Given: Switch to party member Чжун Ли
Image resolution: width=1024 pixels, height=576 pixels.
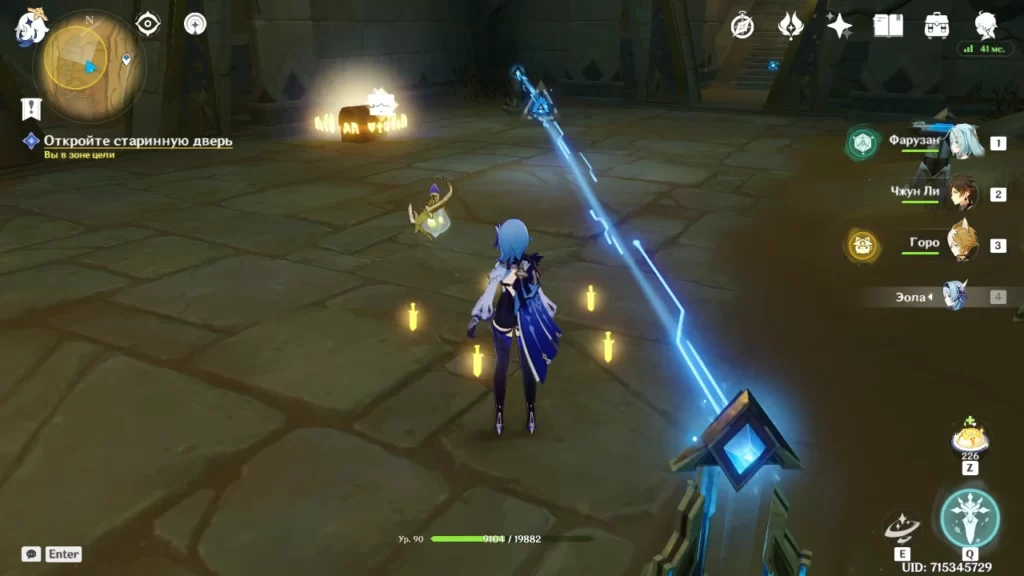Looking at the screenshot, I should (x=960, y=194).
